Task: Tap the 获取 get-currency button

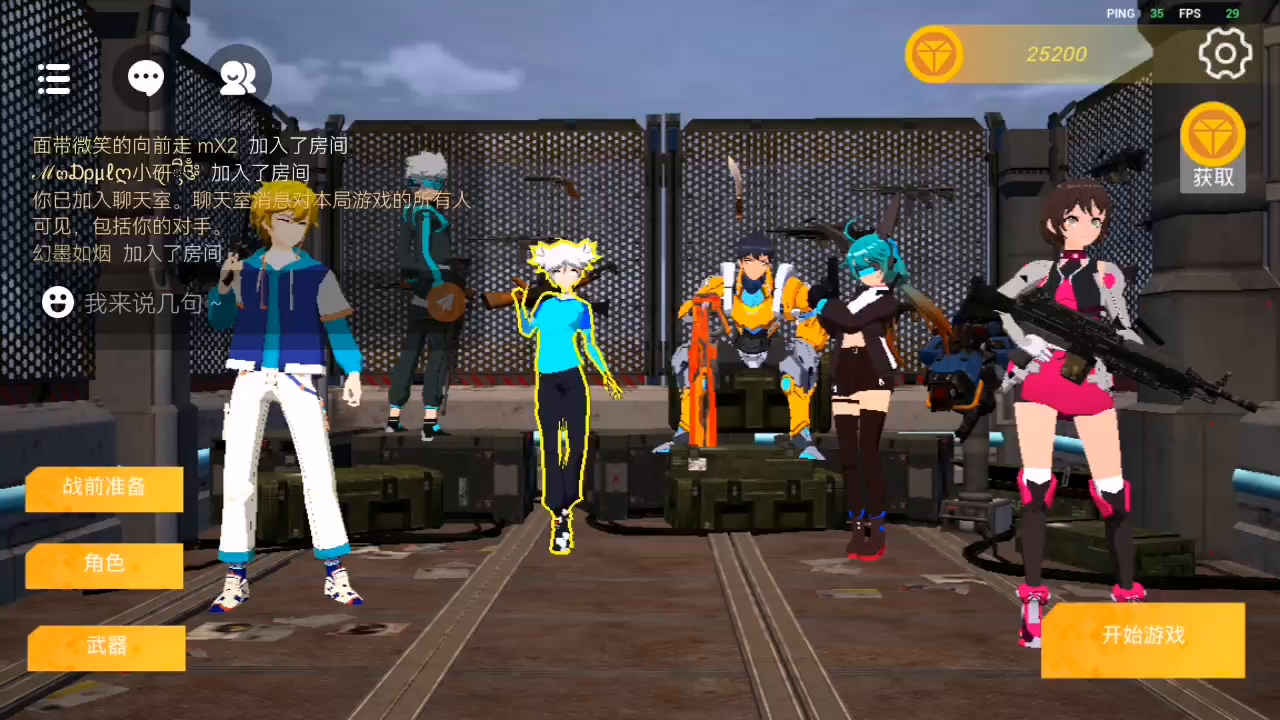Action: point(1212,148)
